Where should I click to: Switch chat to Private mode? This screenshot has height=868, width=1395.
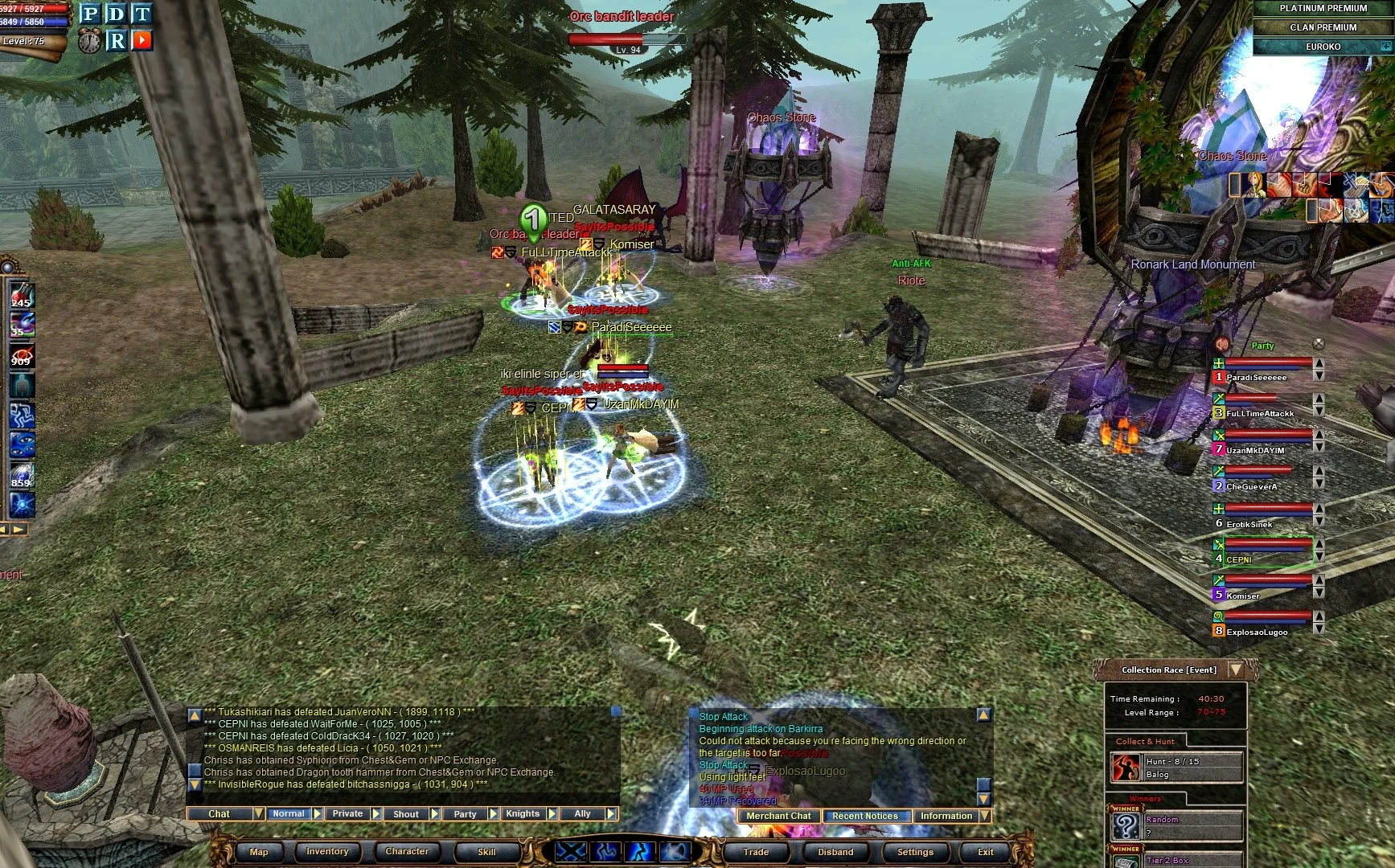click(347, 814)
